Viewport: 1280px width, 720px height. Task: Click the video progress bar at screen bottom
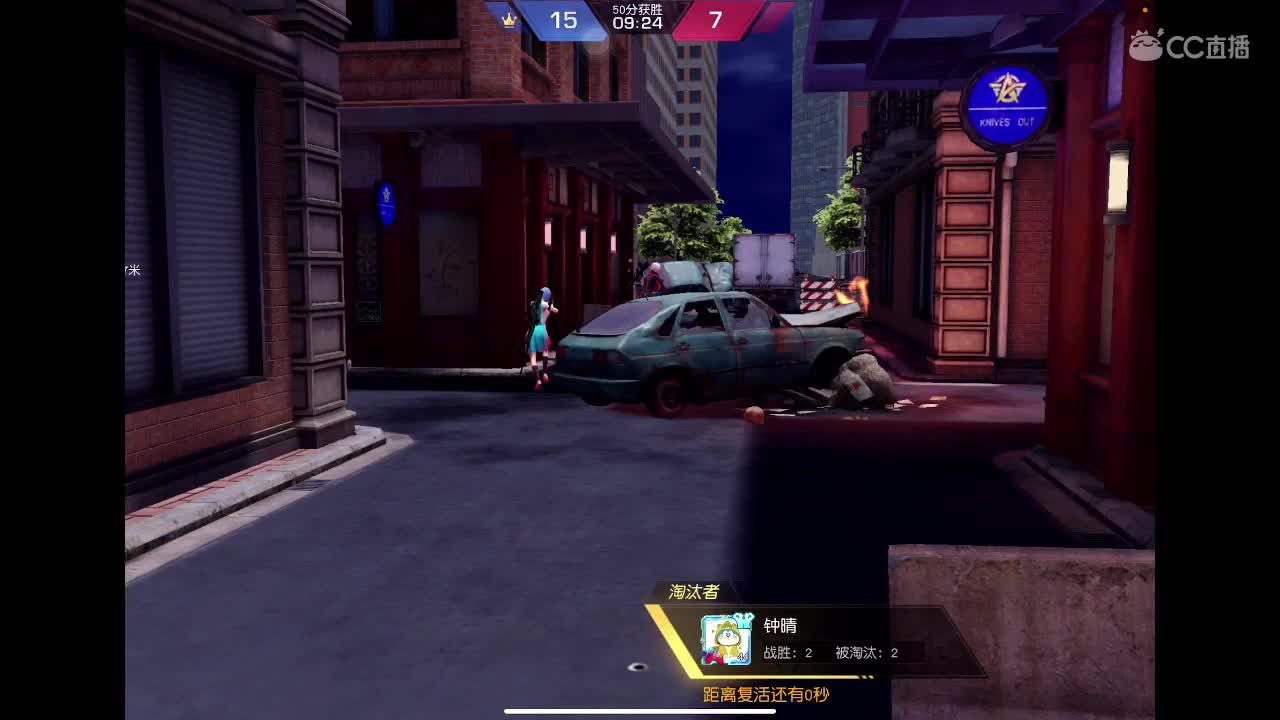click(640, 712)
